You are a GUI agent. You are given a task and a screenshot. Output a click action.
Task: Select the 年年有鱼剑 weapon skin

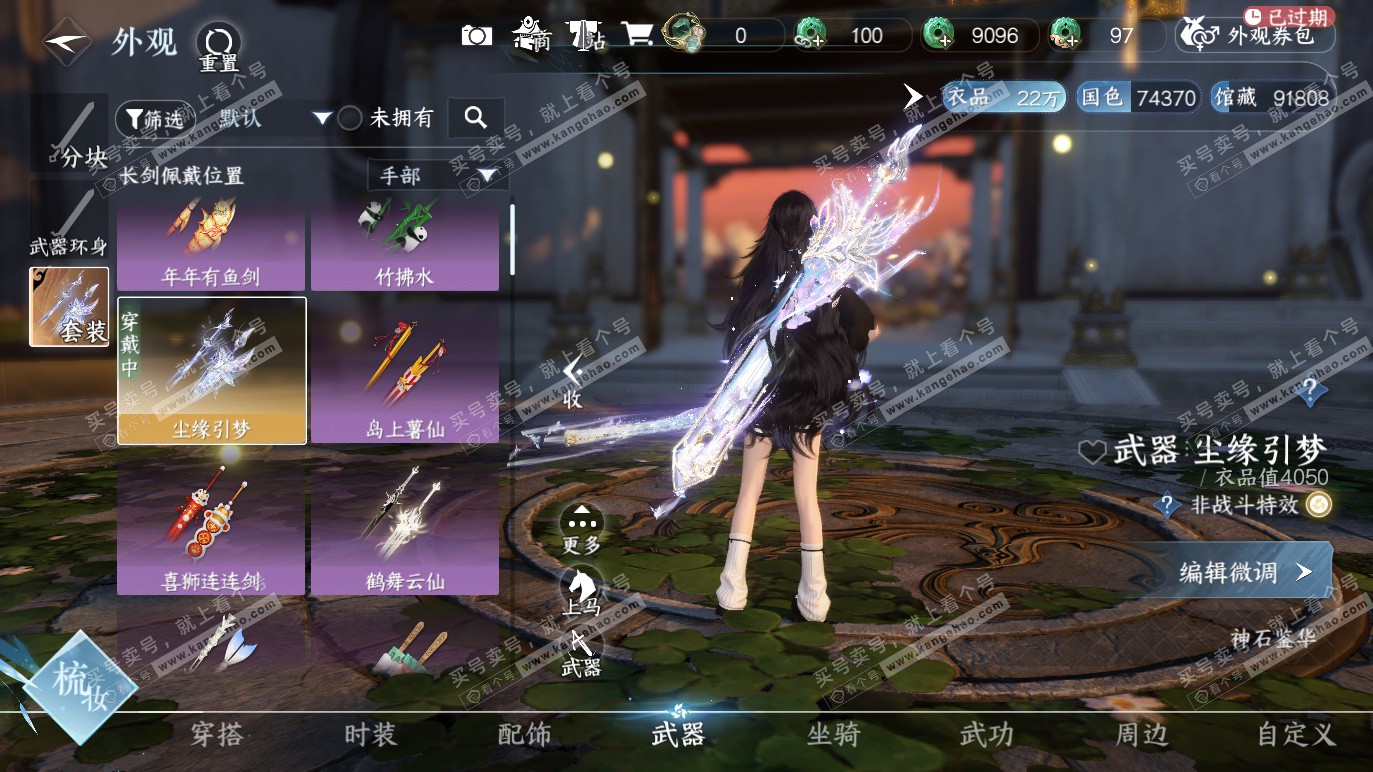click(211, 244)
